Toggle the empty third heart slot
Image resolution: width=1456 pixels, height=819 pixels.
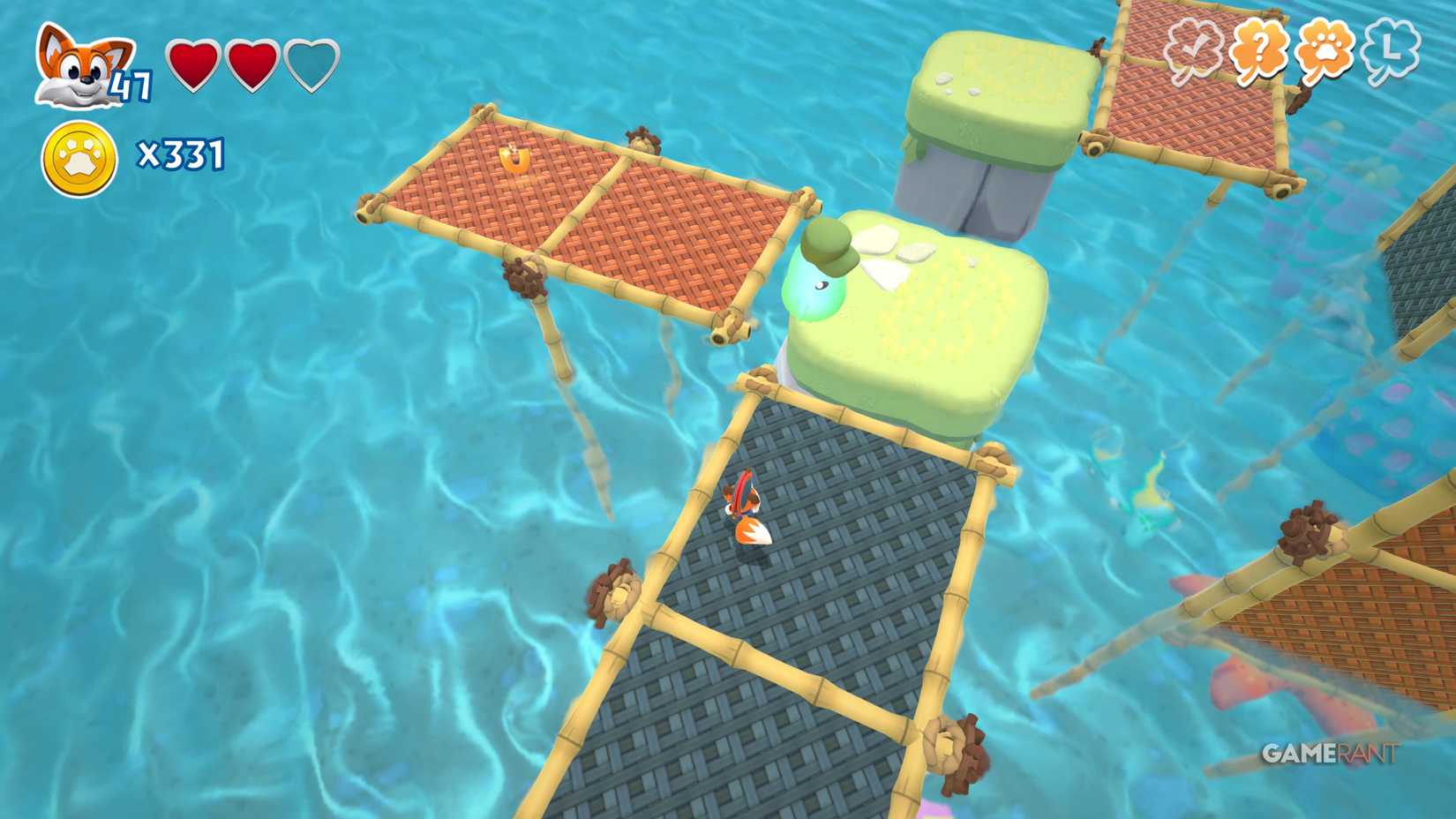pyautogui.click(x=310, y=66)
